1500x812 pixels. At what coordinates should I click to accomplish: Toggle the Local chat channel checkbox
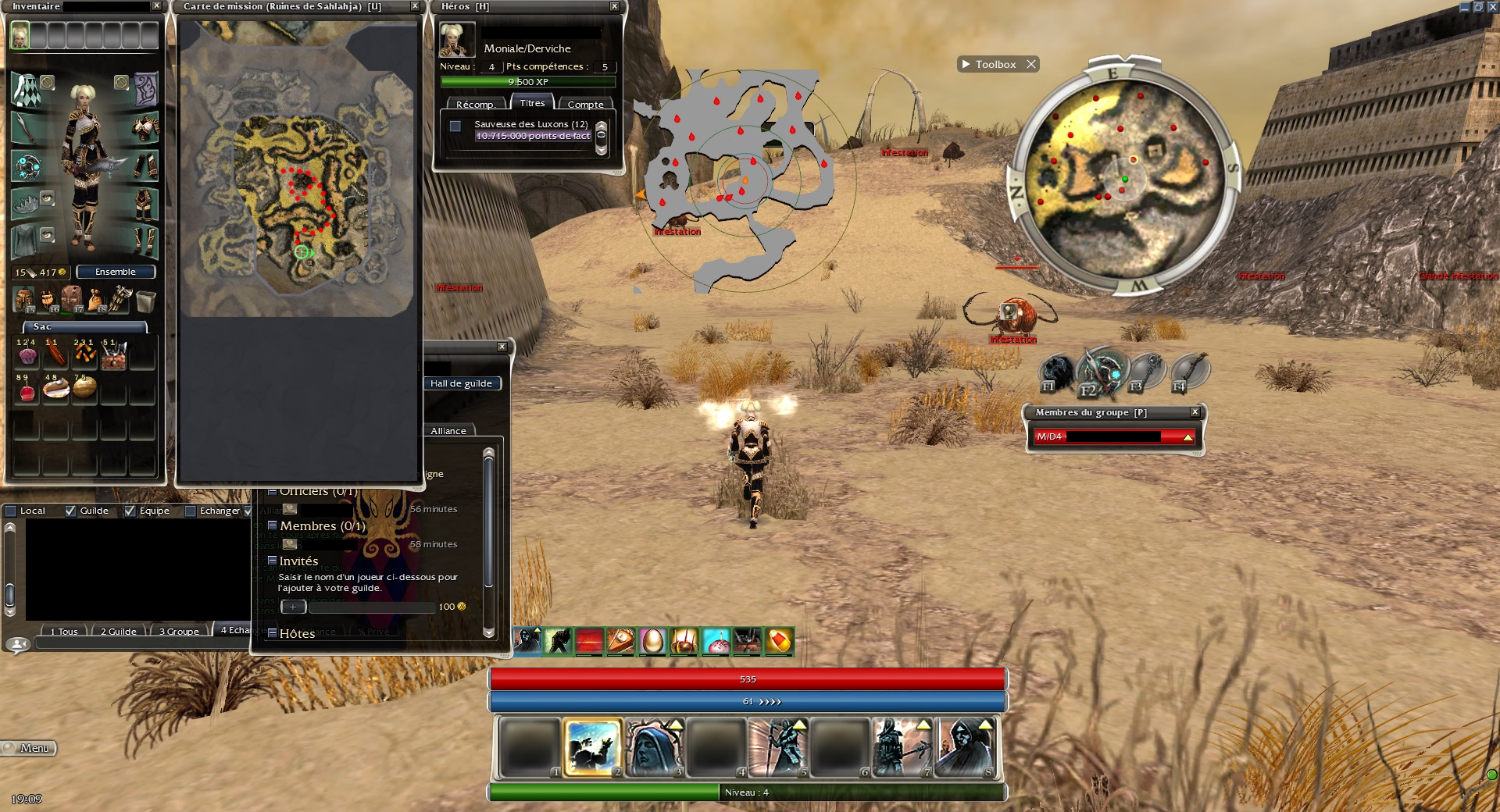[12, 511]
